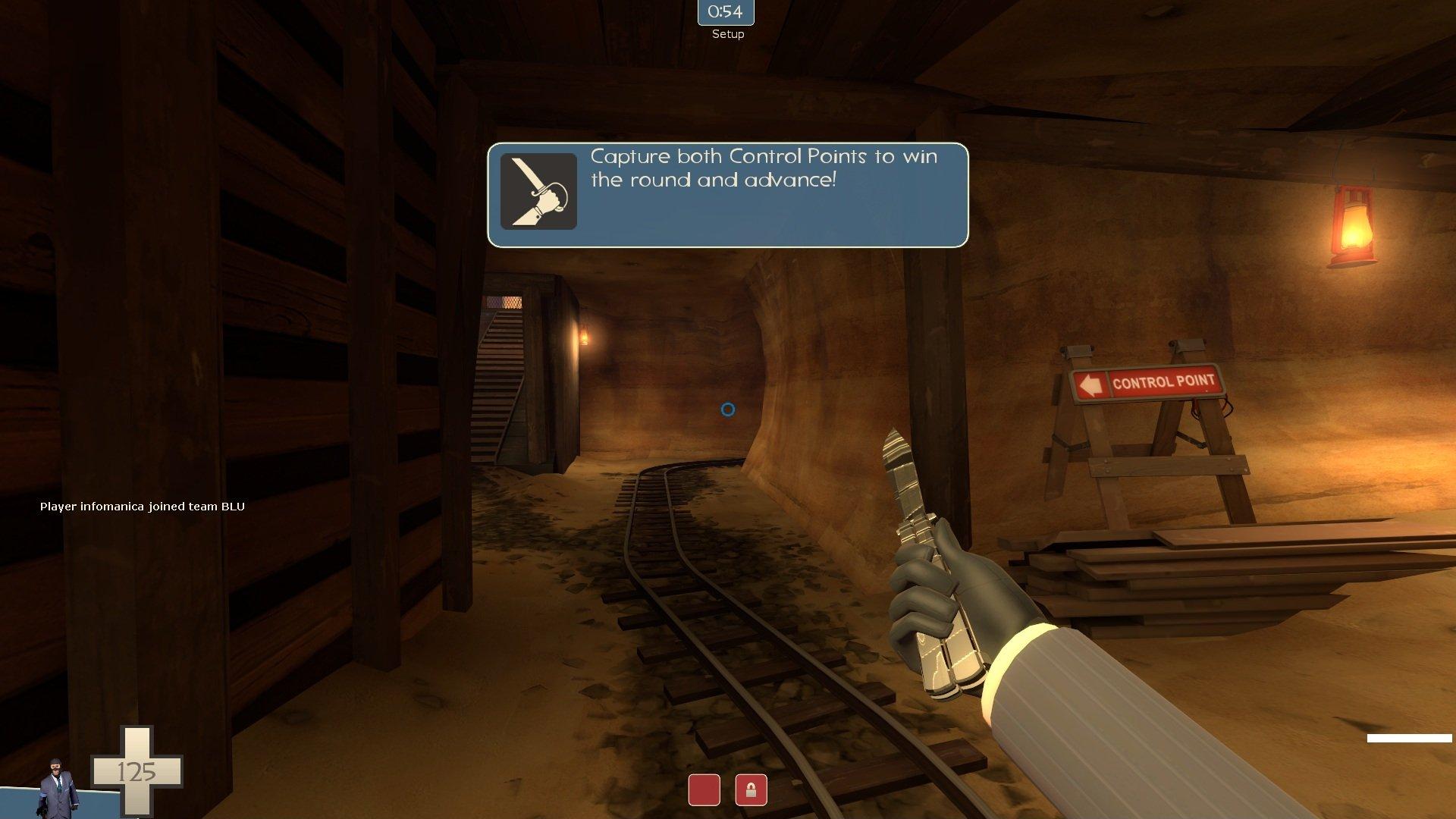Click the unlocked red control point icon
The height and width of the screenshot is (819, 1456).
(x=704, y=790)
